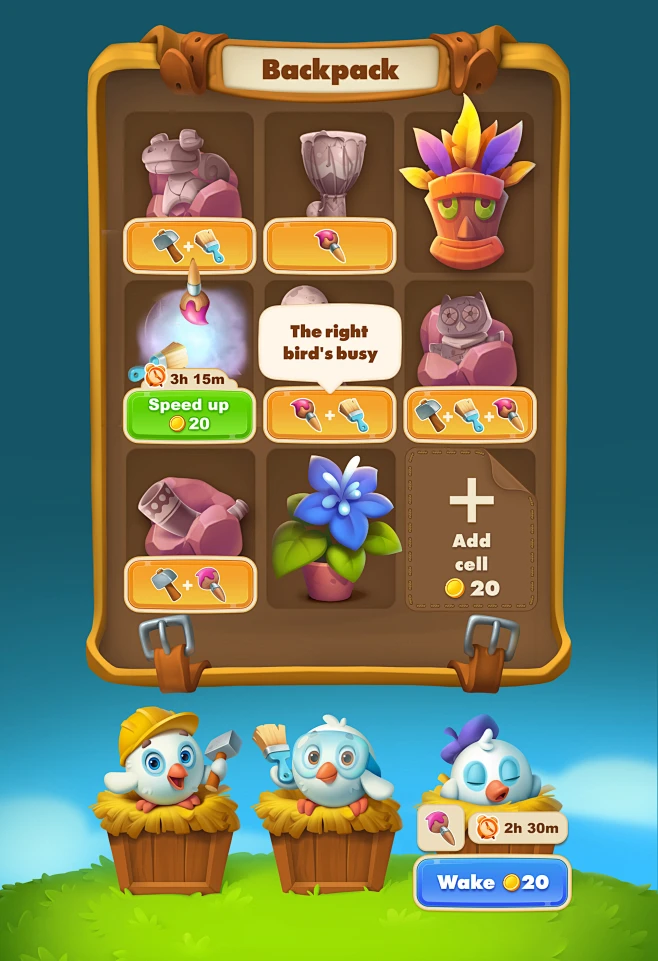The image size is (658, 961).
Task: Wake the sleeping bird for 20 coins
Action: [x=491, y=882]
